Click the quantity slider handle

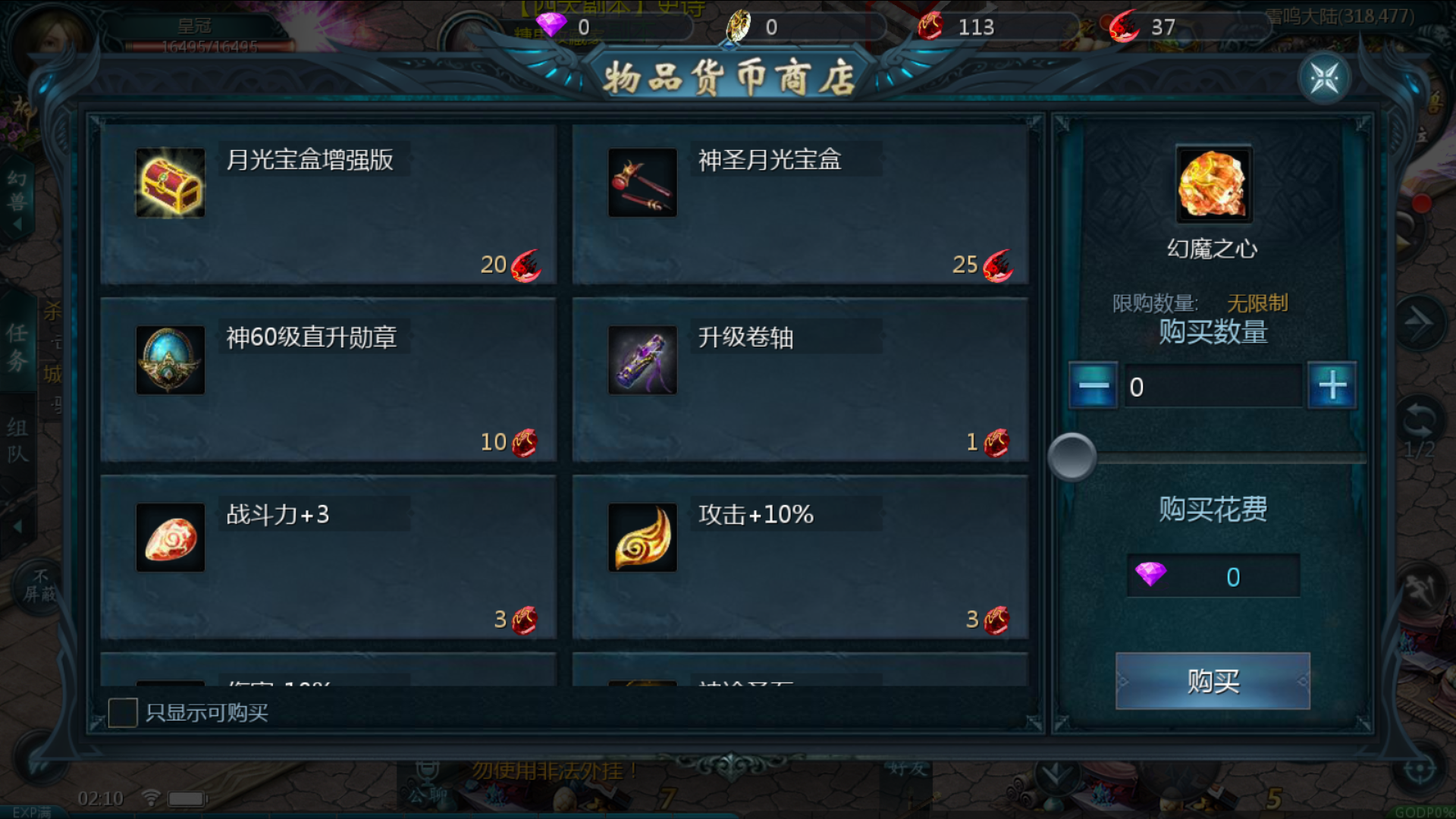tap(1072, 457)
